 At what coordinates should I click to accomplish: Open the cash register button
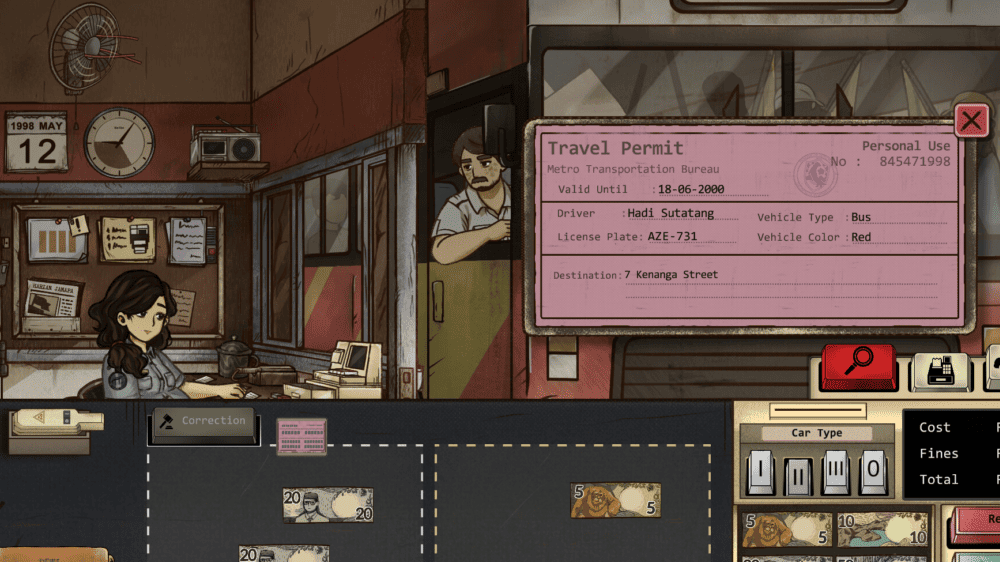coord(940,372)
